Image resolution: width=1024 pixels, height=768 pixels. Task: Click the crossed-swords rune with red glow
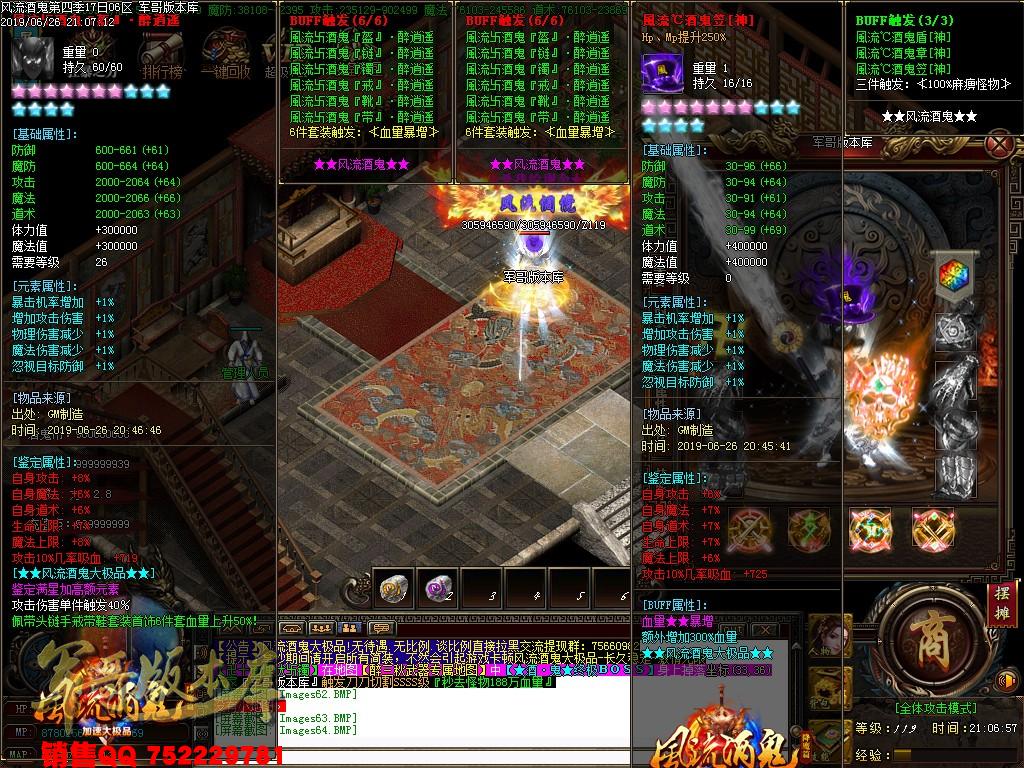[x=747, y=527]
